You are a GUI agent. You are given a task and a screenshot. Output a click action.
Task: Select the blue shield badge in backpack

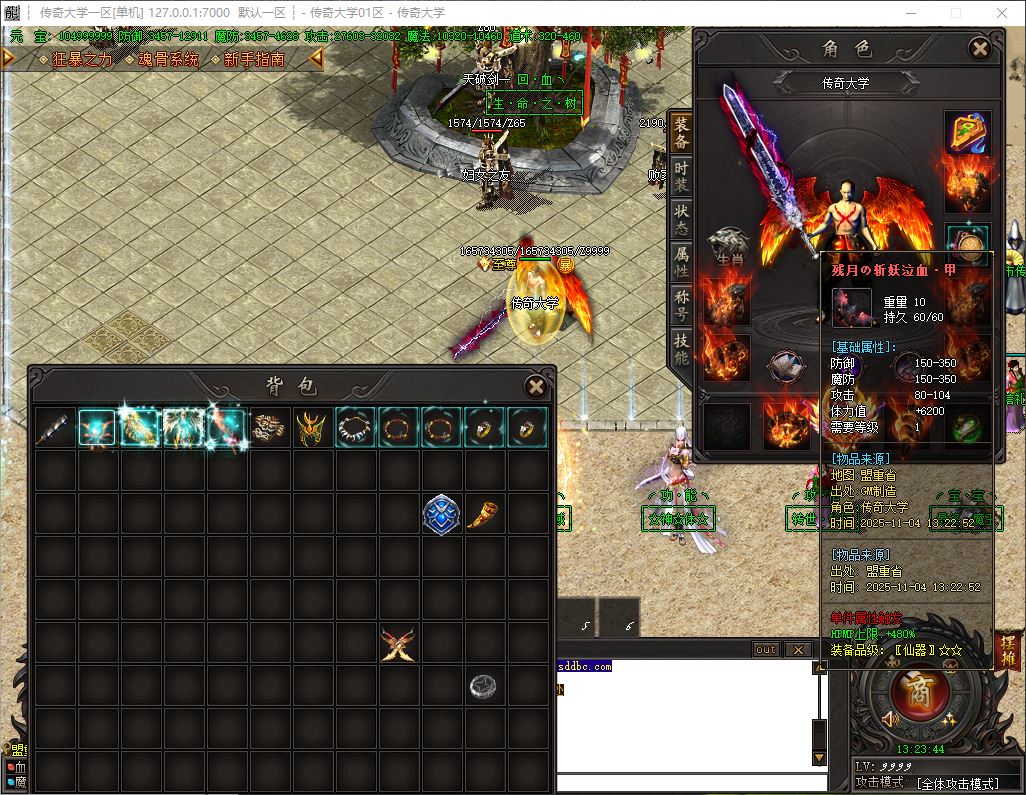[440, 514]
